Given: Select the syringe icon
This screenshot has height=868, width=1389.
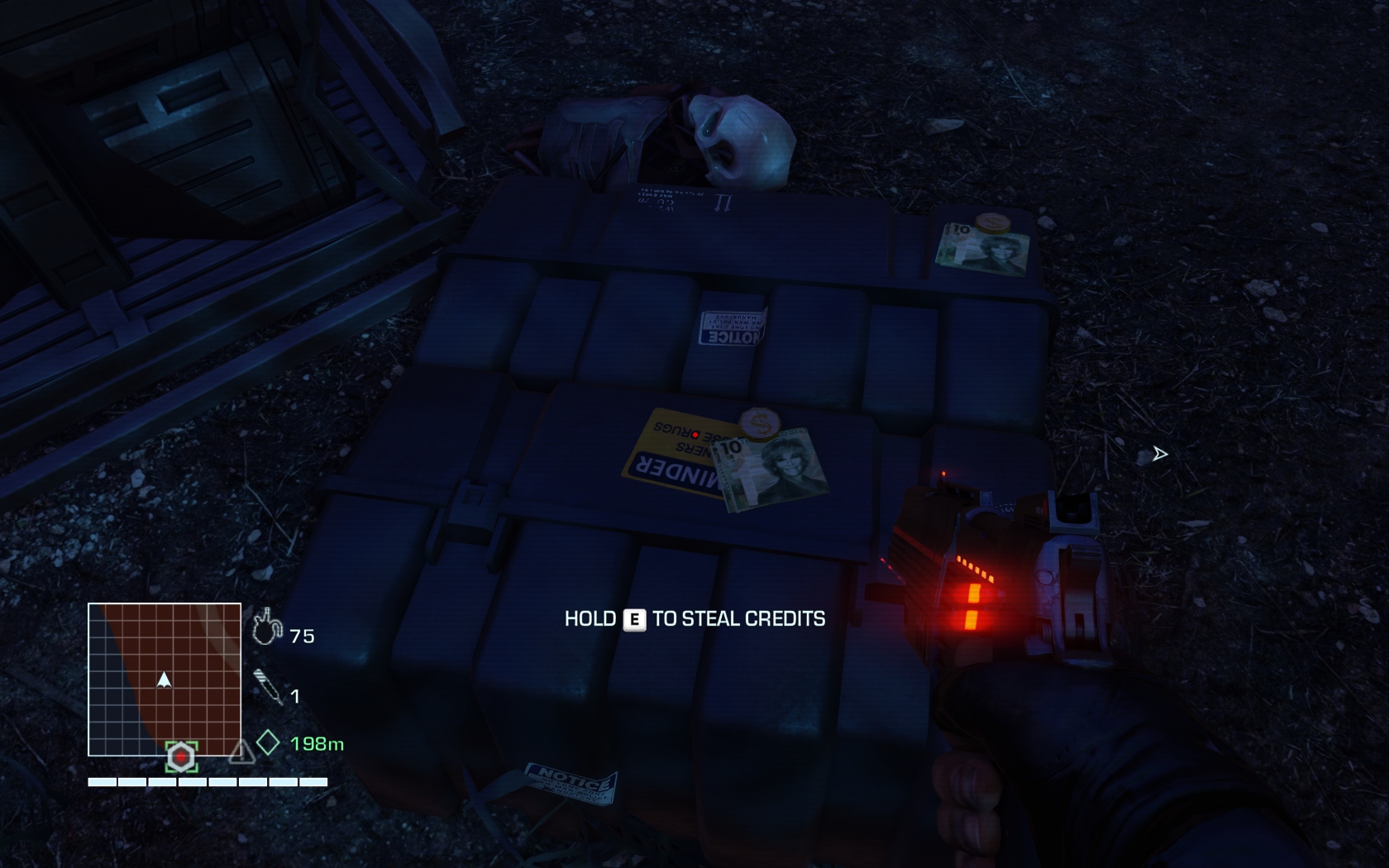Looking at the screenshot, I should [x=268, y=688].
